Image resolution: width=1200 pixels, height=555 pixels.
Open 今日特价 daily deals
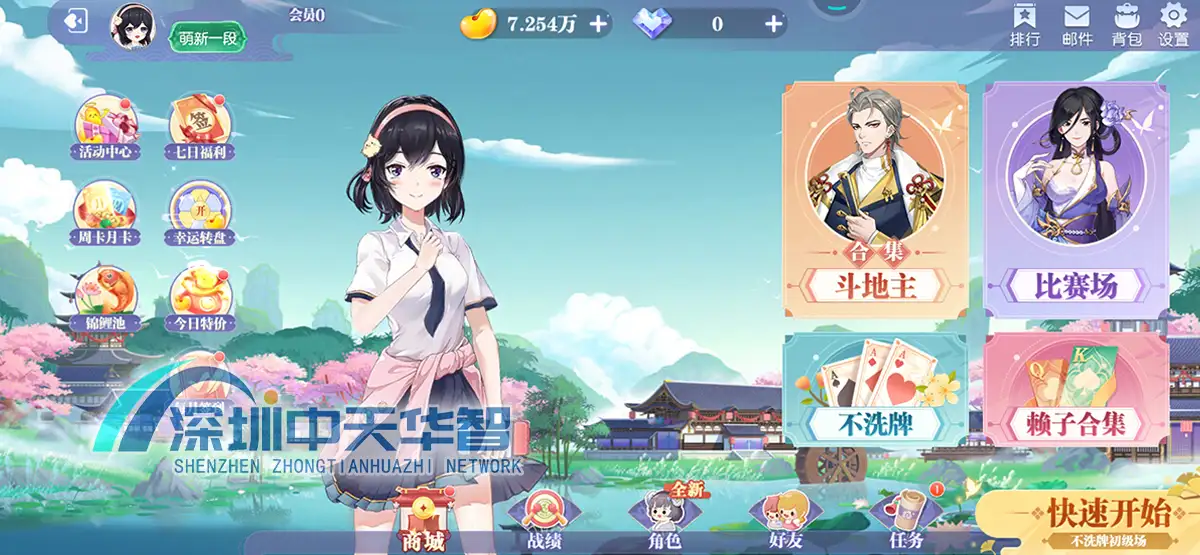click(x=200, y=298)
